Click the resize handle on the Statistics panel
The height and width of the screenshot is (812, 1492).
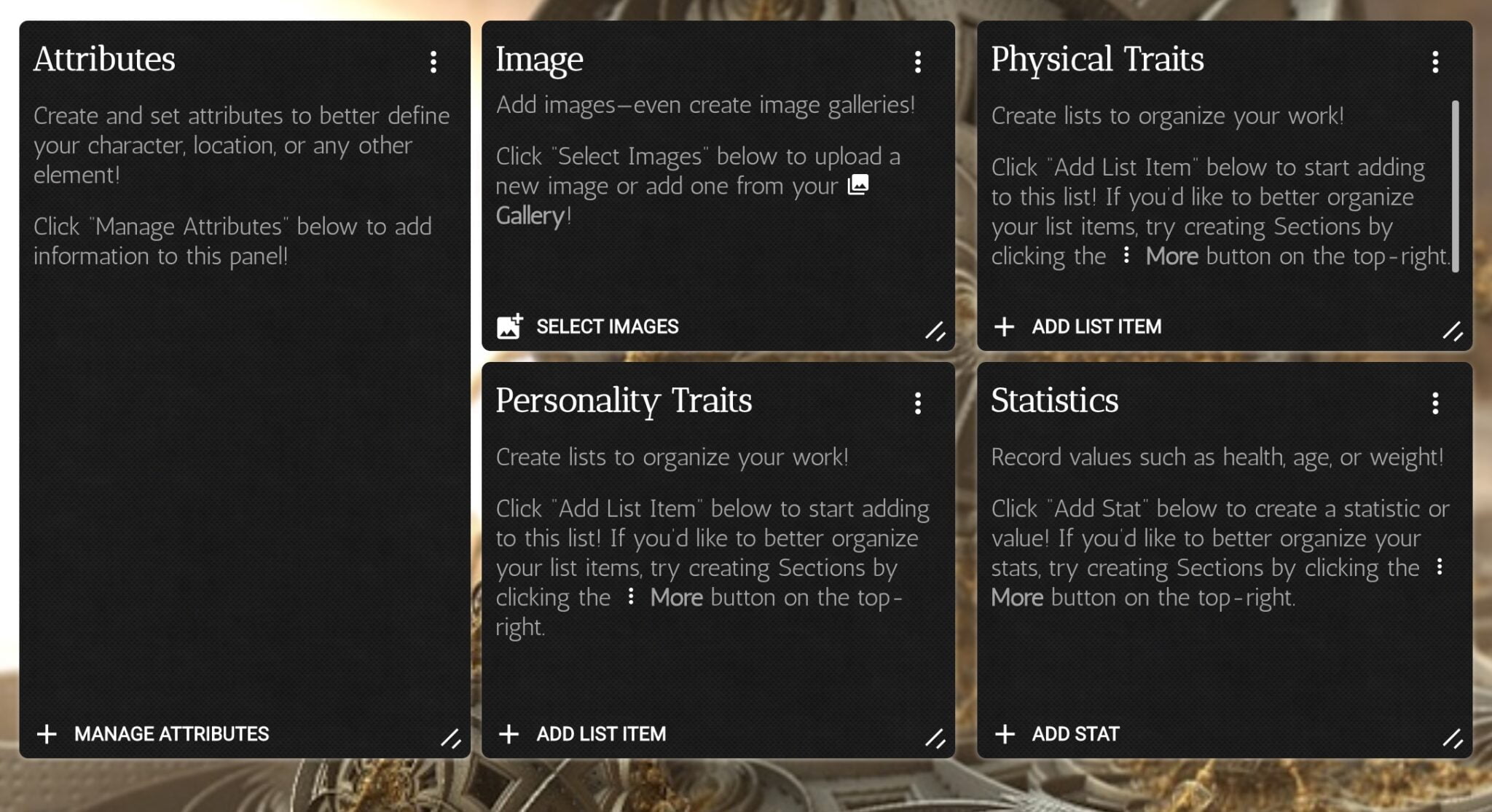tap(1453, 740)
